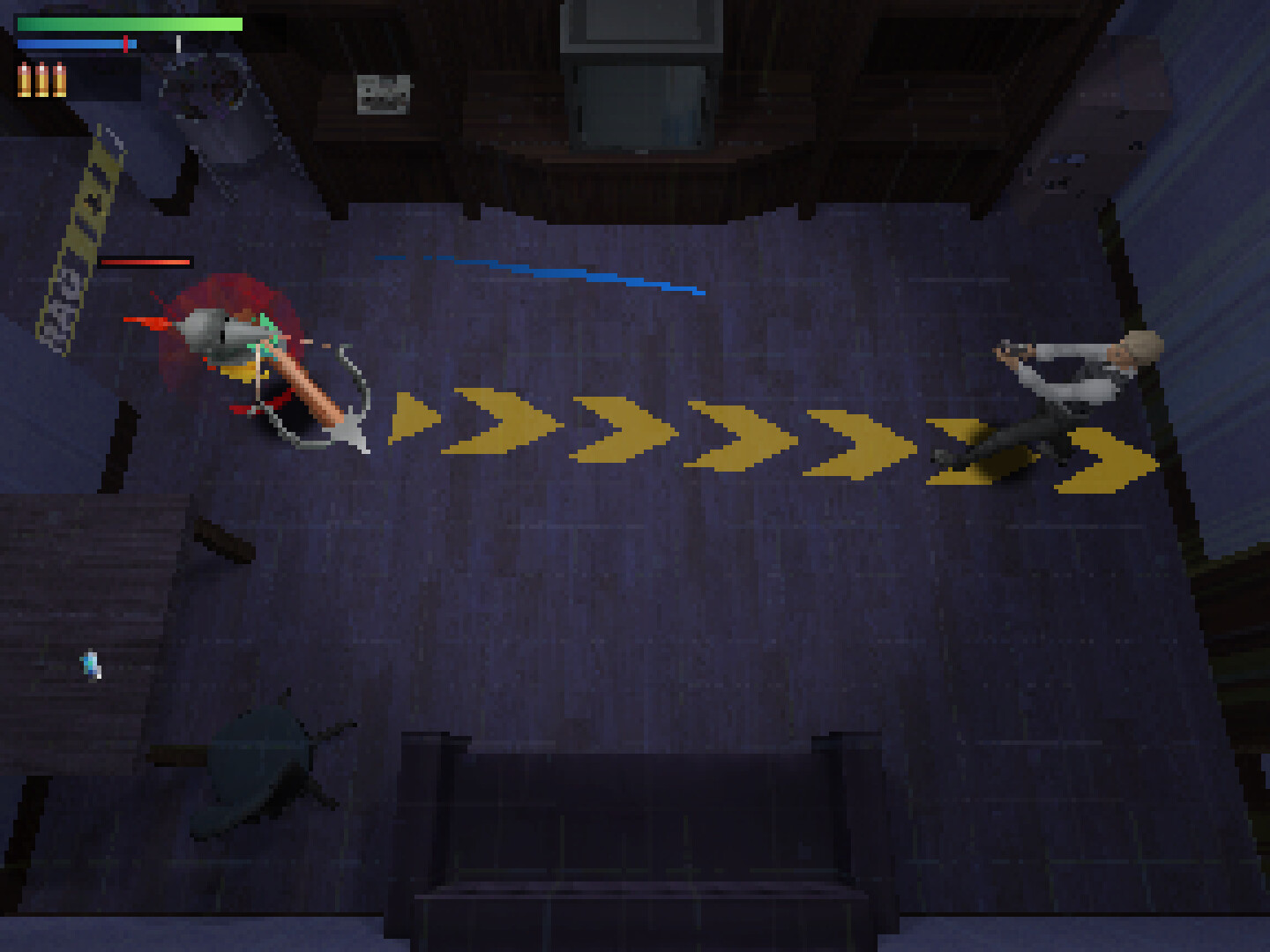Click the middle bullet ammo icon

click(40, 79)
